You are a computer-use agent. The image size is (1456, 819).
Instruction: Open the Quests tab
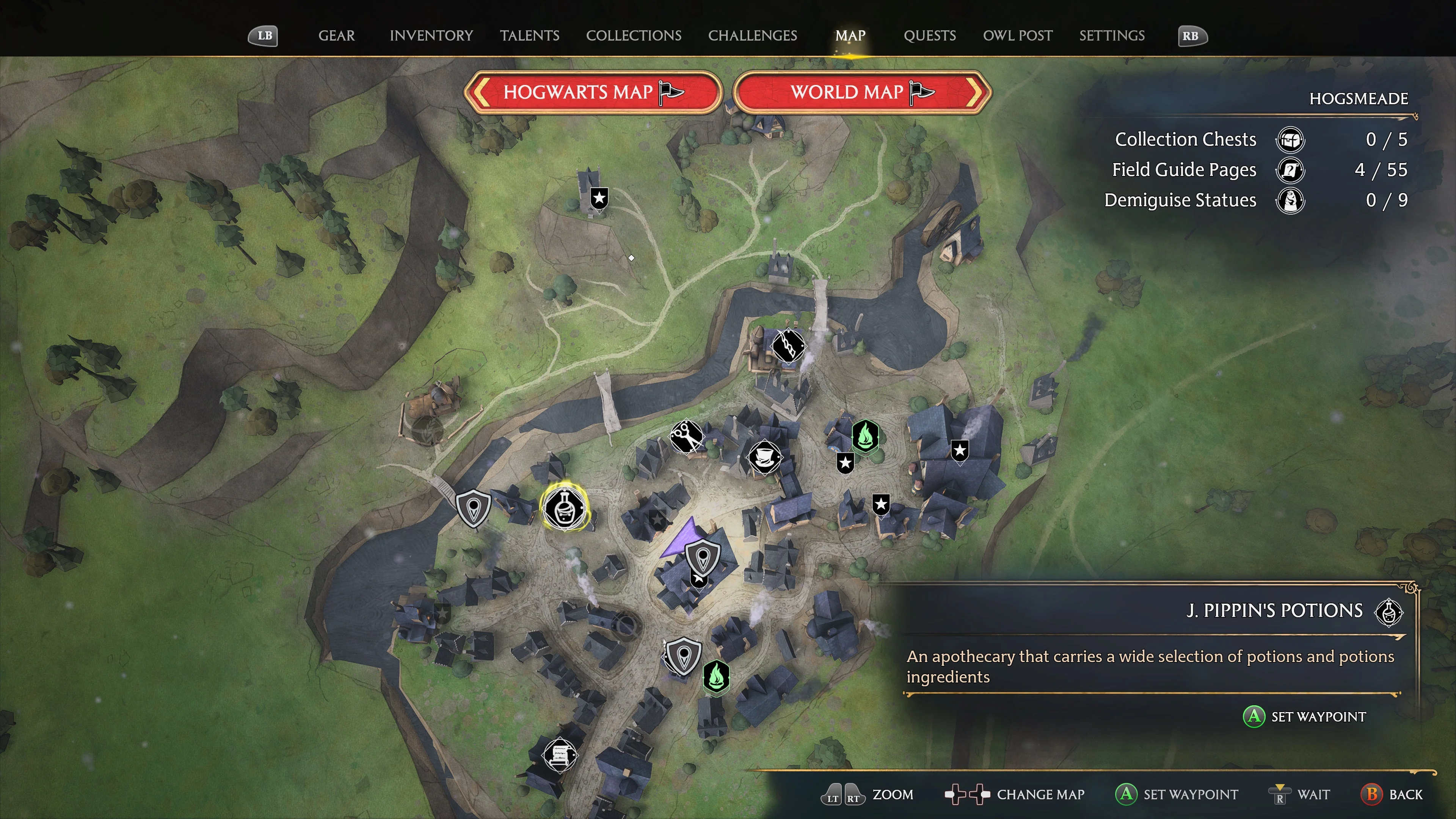click(x=929, y=36)
